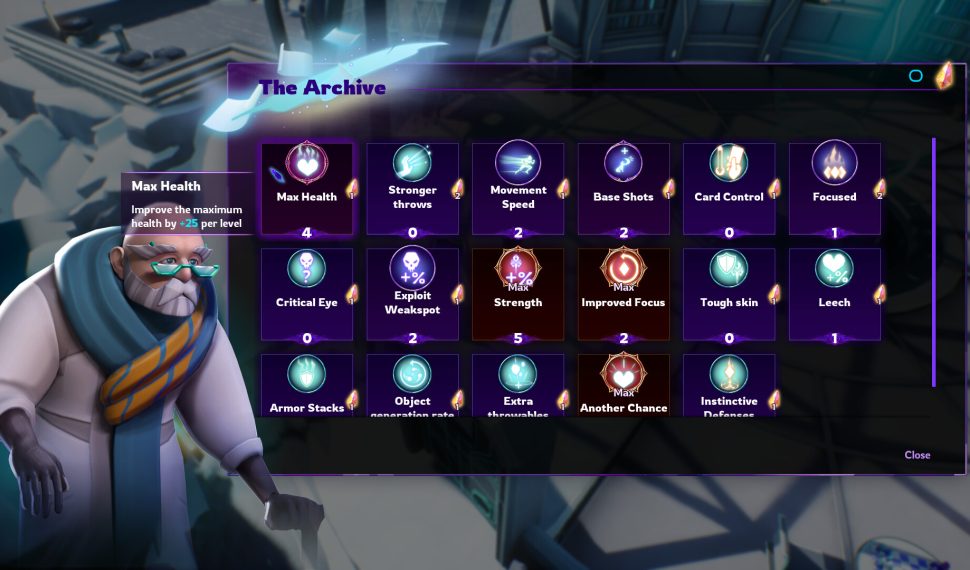Select the Max Health upgrade

pyautogui.click(x=307, y=188)
